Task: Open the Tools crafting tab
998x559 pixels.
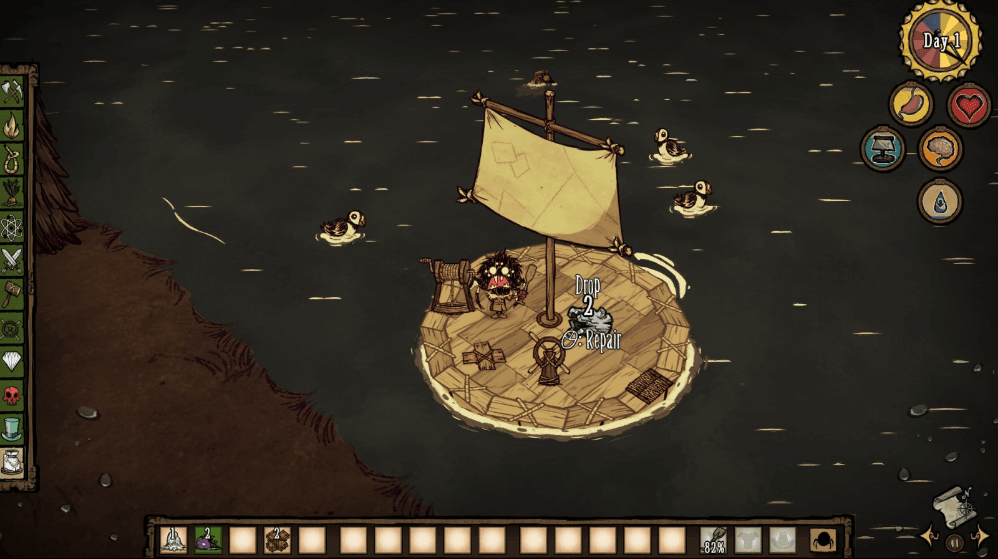Action: coord(12,93)
